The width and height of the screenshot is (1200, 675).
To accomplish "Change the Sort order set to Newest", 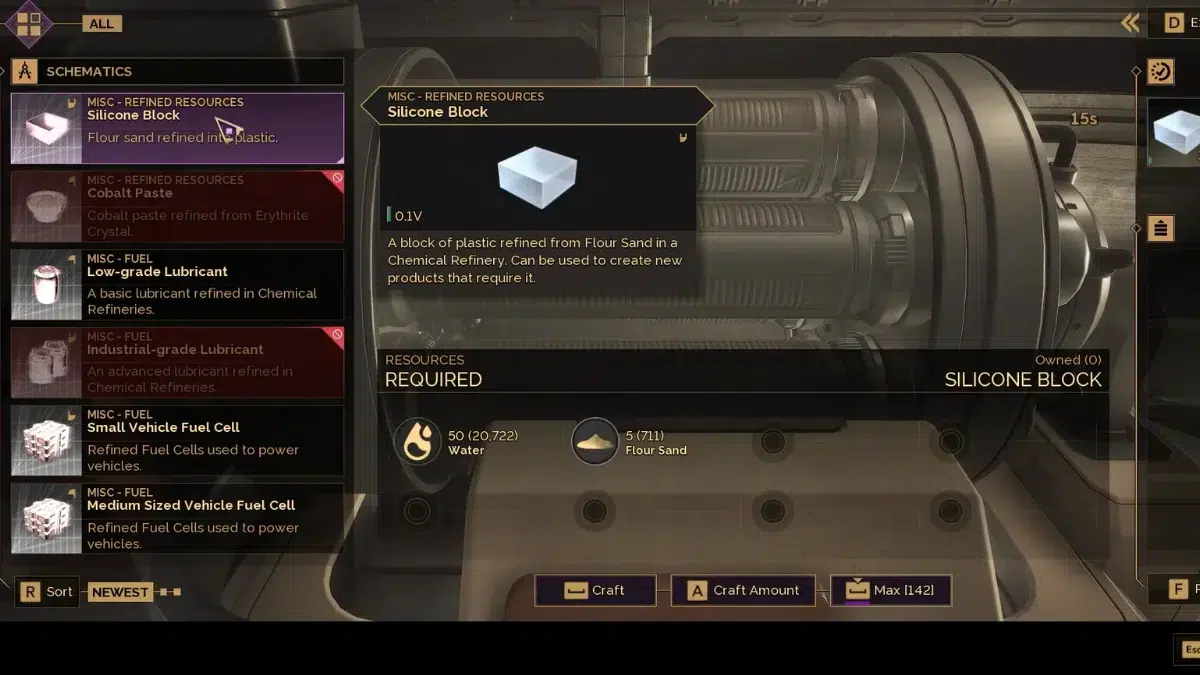I will point(119,592).
